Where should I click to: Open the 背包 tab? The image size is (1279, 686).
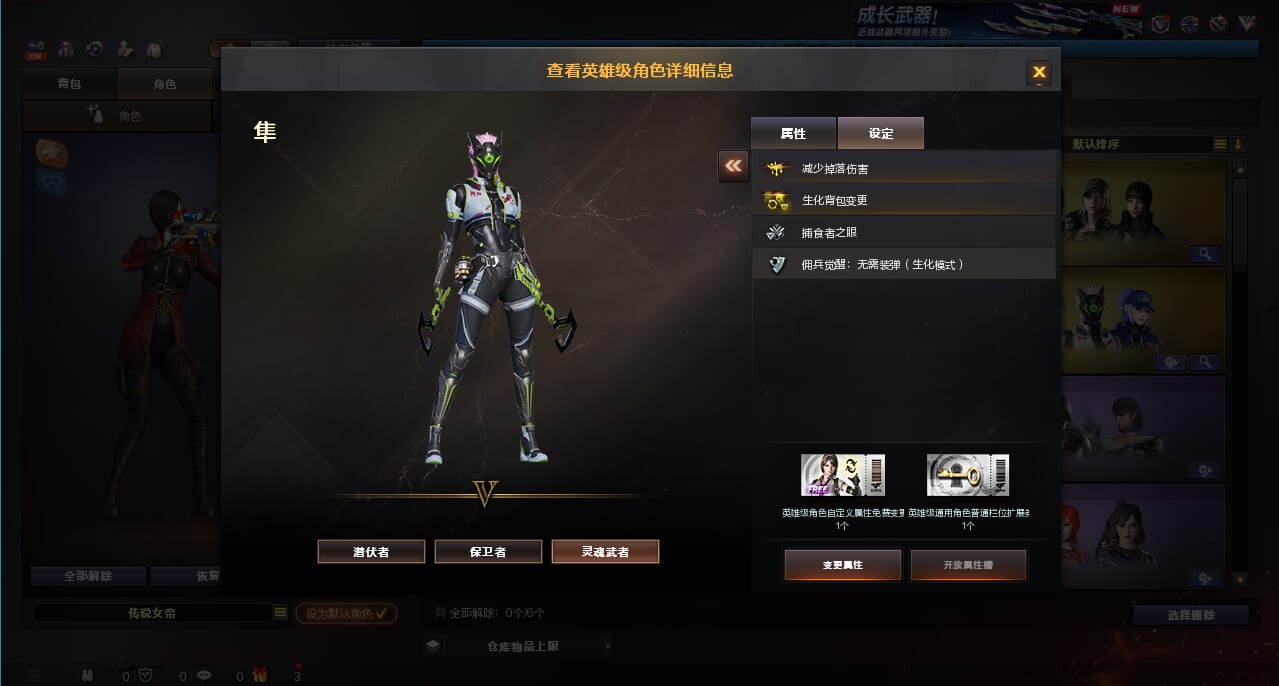(69, 84)
